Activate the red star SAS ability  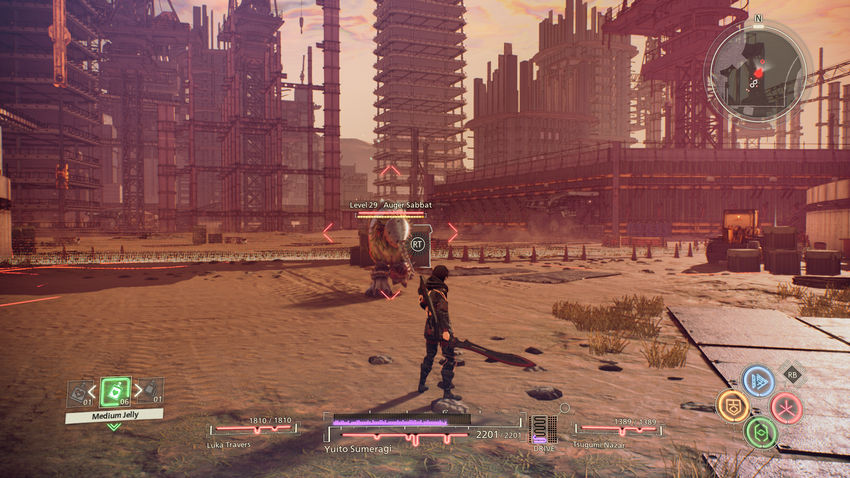point(786,407)
